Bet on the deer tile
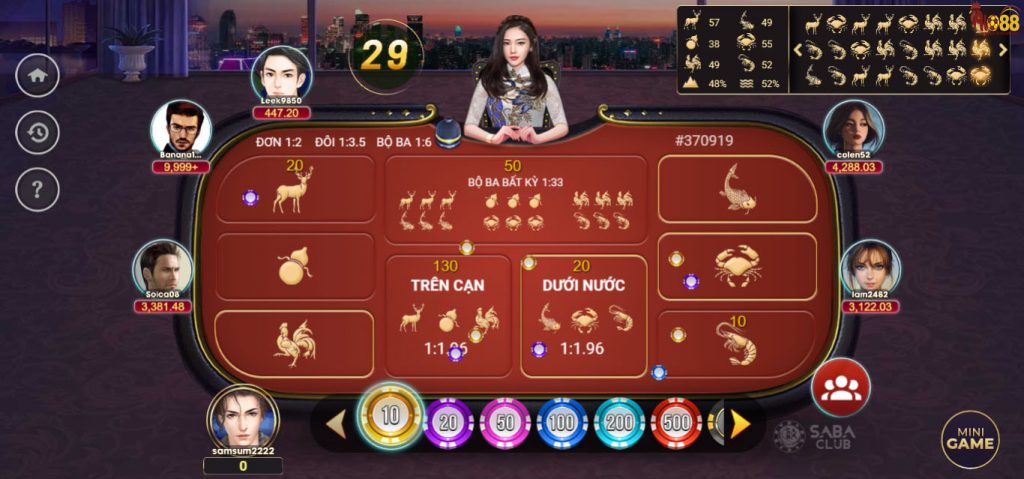Screen dimensions: 1024x479 (293, 190)
